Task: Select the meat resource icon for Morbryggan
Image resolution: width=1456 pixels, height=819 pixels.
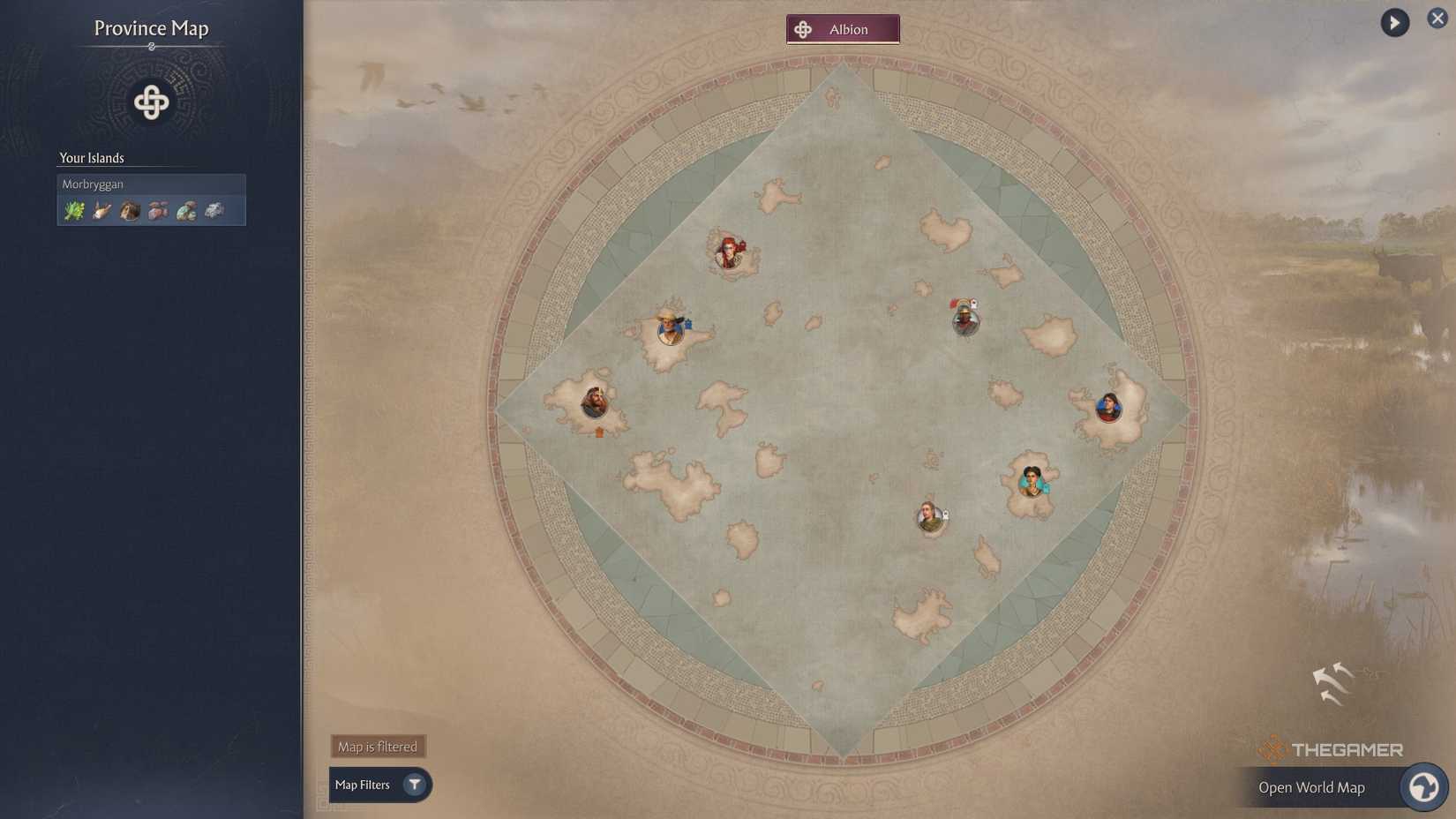Action: [x=158, y=209]
